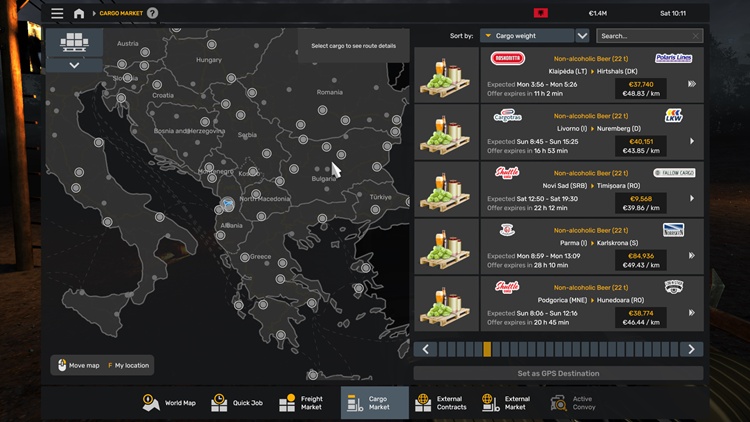Image resolution: width=750 pixels, height=422 pixels.
Task: Open the hamburger main menu
Action: coord(57,13)
